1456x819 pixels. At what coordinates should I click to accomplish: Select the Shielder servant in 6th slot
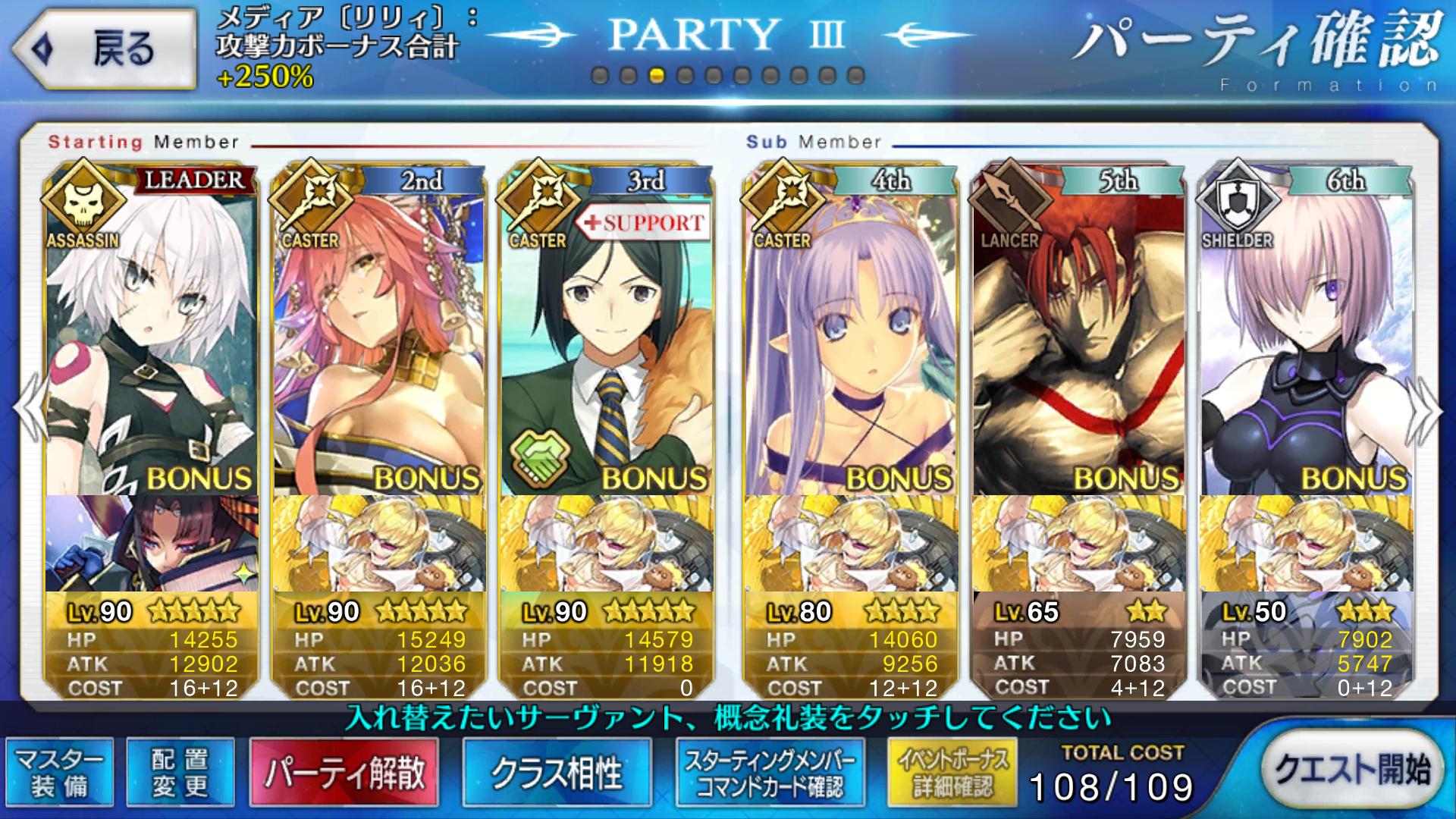click(x=1305, y=341)
